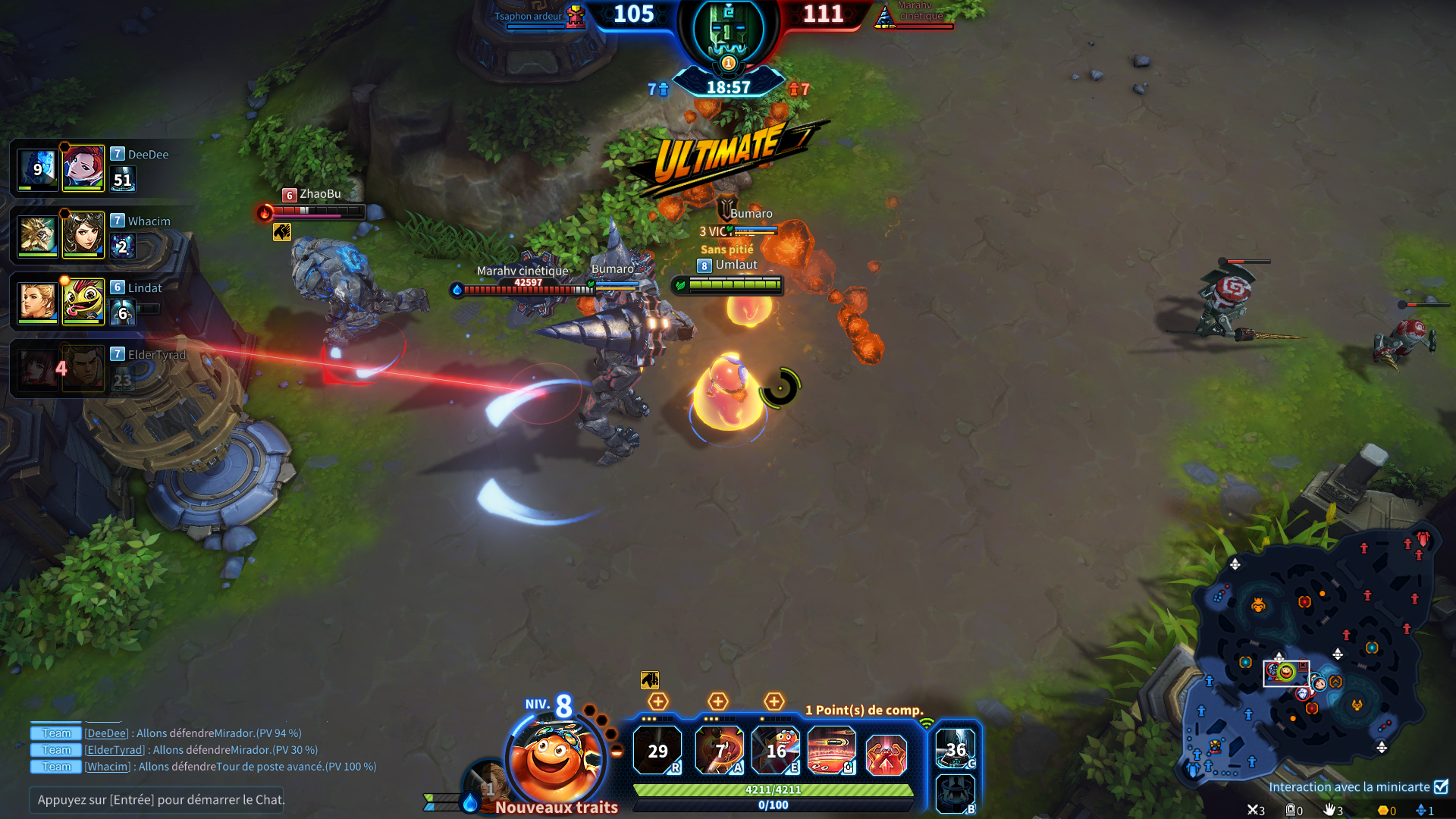Image resolution: width=1456 pixels, height=819 pixels.
Task: Use the A ability showing 7 cooldown
Action: [719, 751]
